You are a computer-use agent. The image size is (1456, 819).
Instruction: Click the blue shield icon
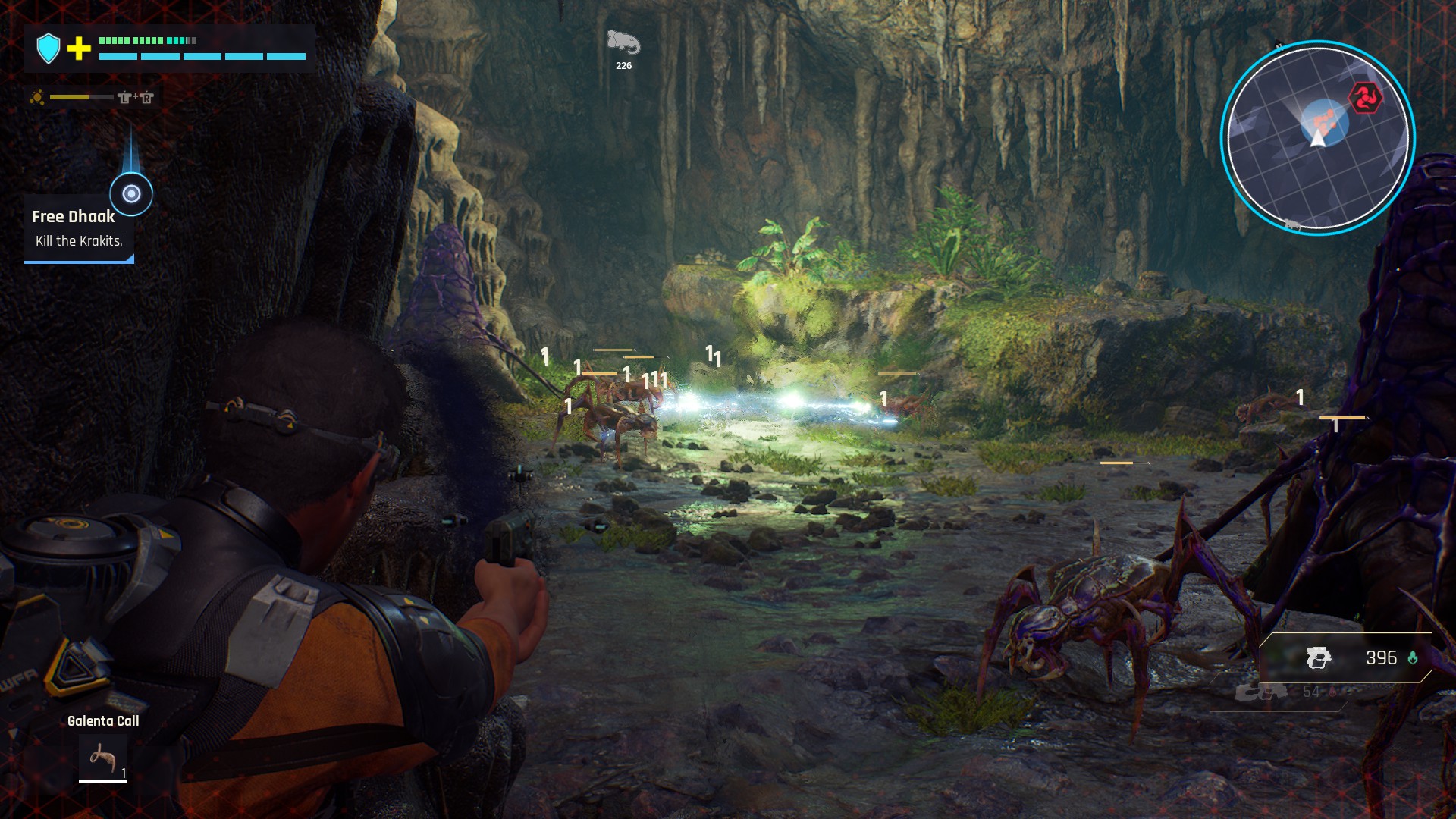pyautogui.click(x=49, y=49)
